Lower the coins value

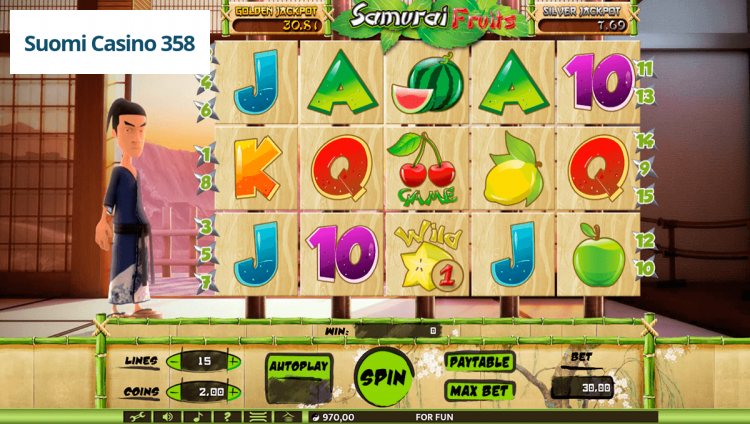[x=174, y=392]
